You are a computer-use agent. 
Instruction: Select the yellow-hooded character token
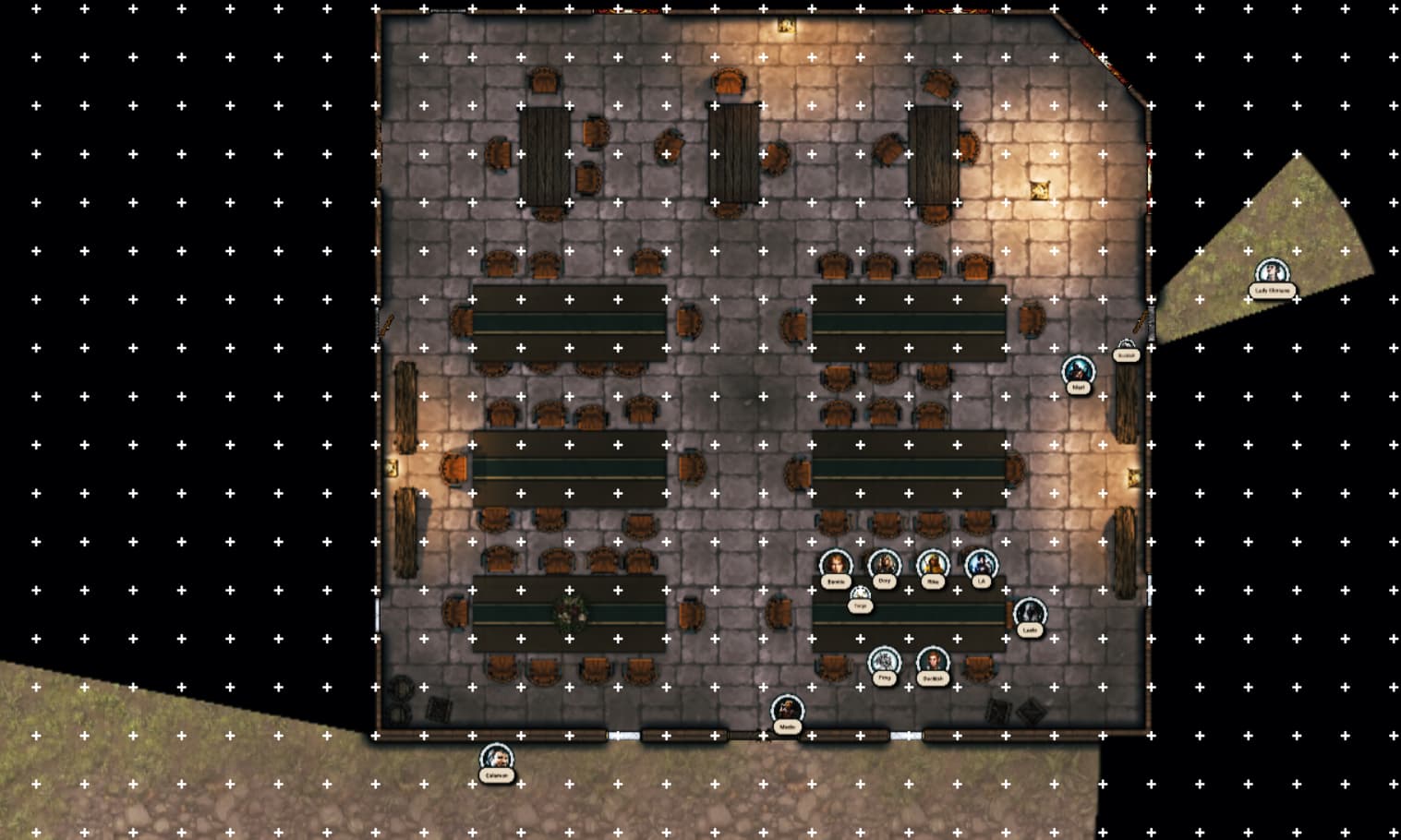click(933, 565)
